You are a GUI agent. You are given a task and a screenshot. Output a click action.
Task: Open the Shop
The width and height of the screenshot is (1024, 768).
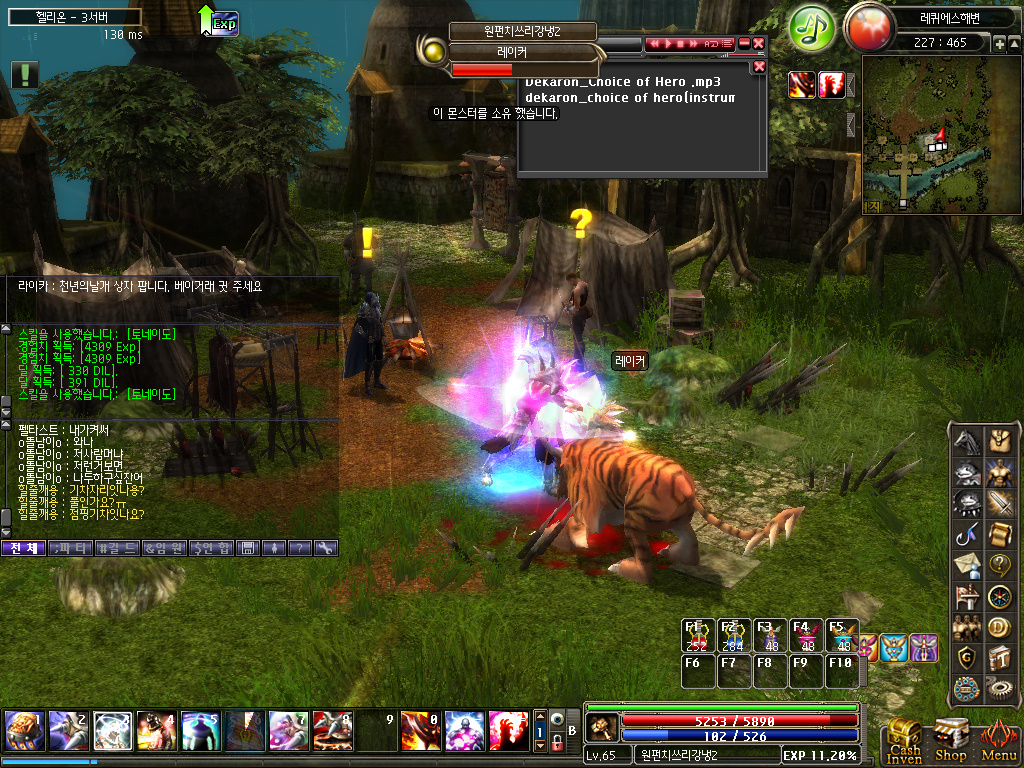(951, 740)
